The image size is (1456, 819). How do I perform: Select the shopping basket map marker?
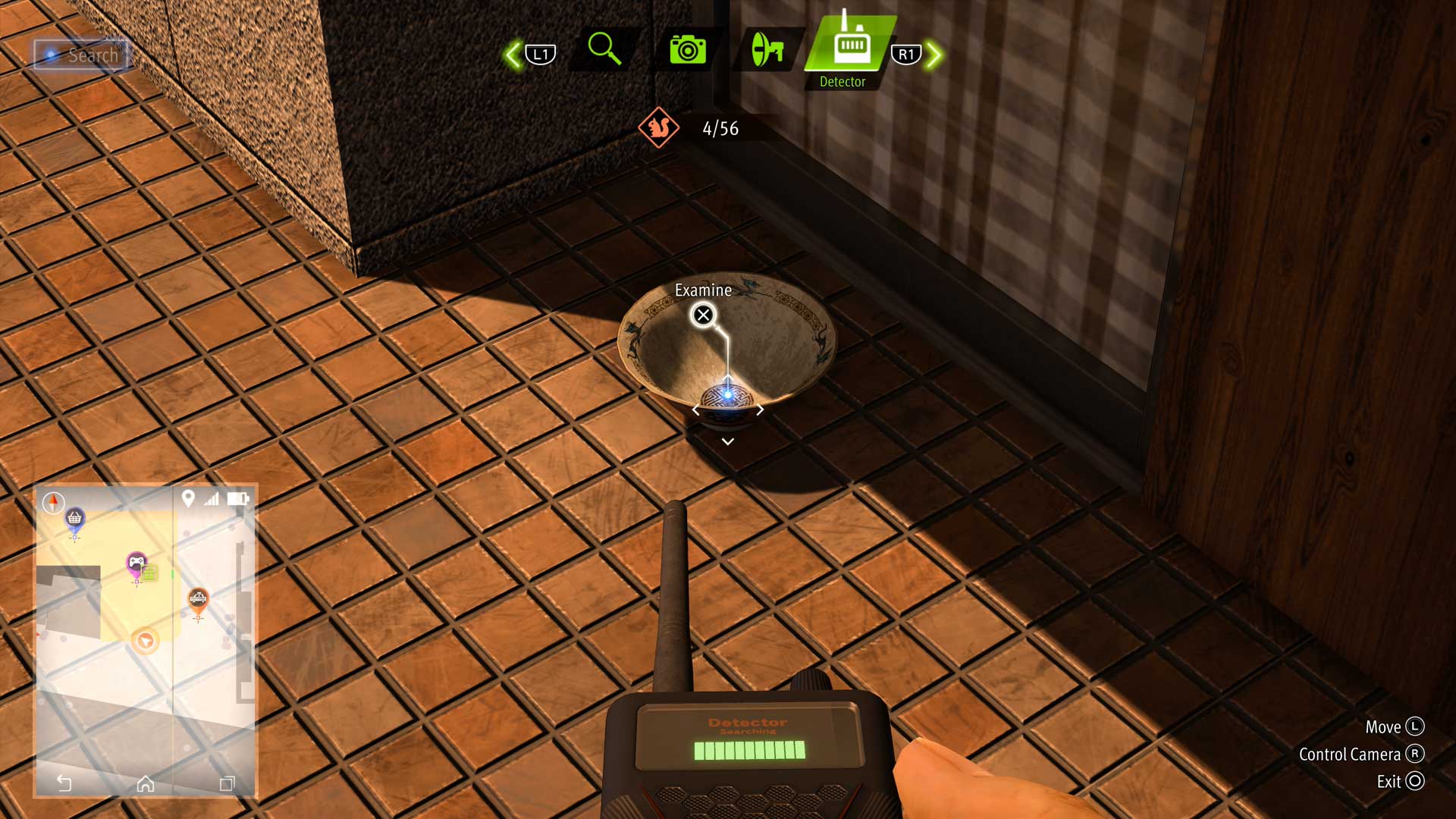click(x=74, y=519)
